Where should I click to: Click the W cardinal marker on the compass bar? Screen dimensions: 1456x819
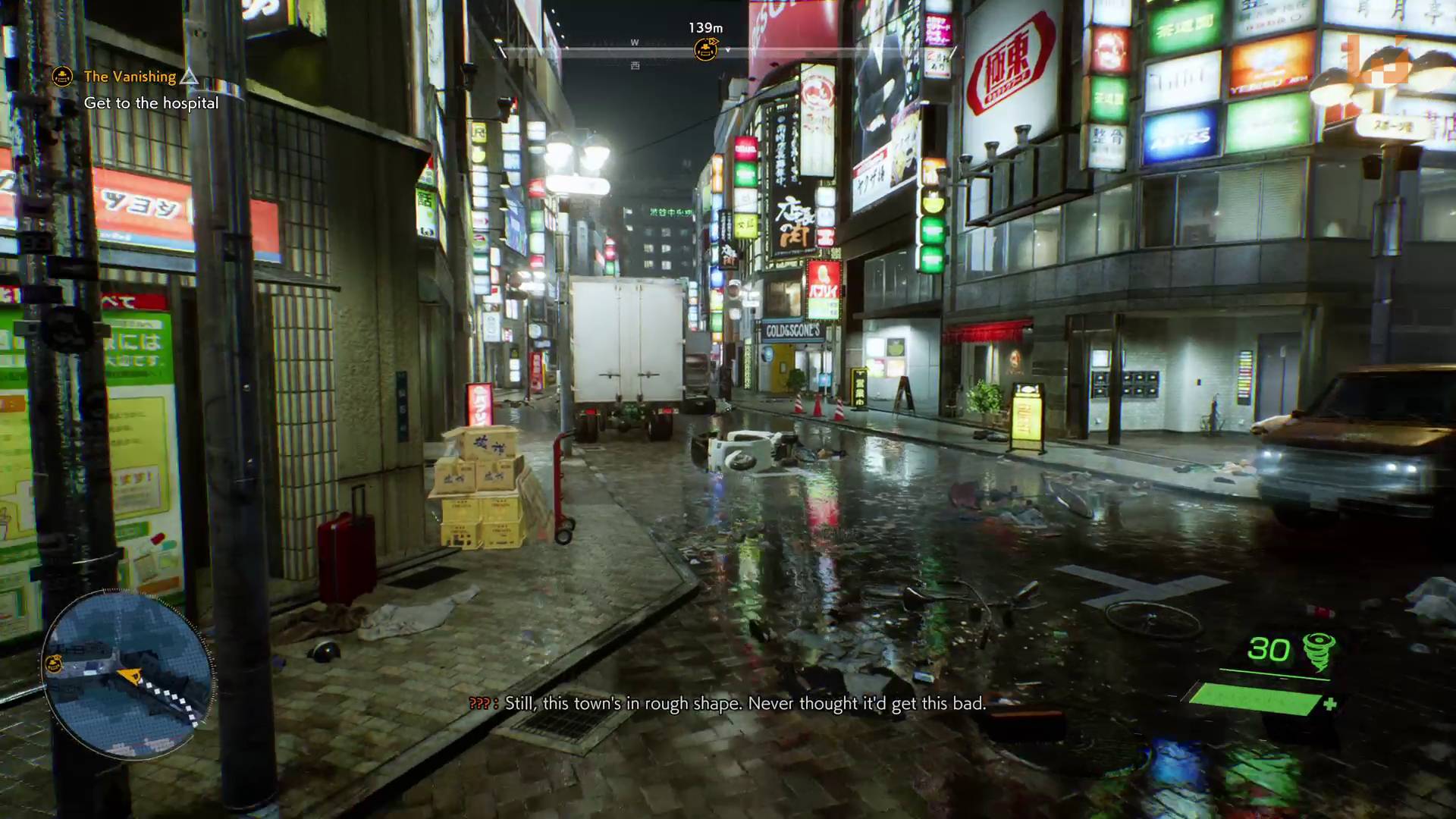coord(635,42)
